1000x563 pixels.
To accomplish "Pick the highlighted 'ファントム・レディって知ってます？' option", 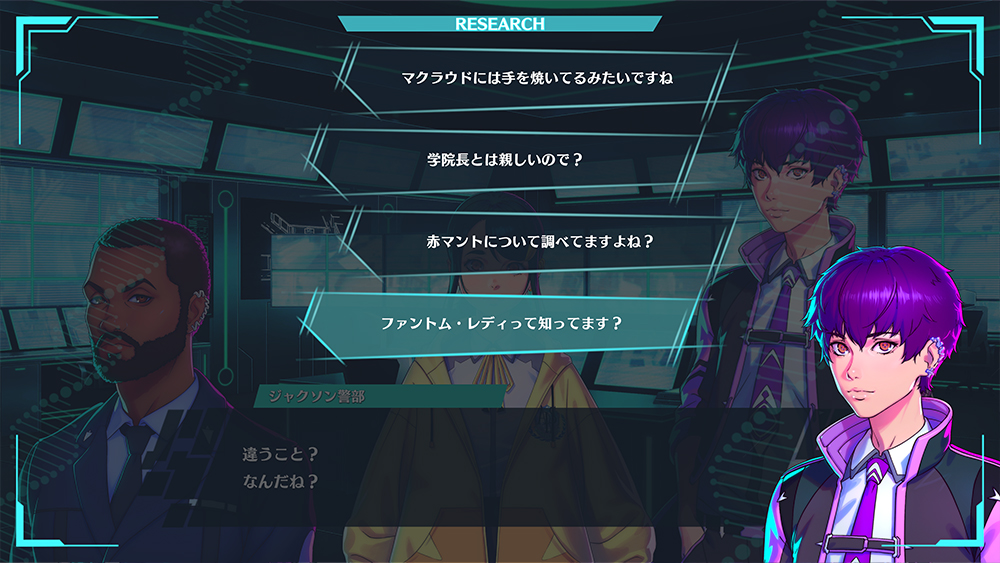I will coord(502,323).
